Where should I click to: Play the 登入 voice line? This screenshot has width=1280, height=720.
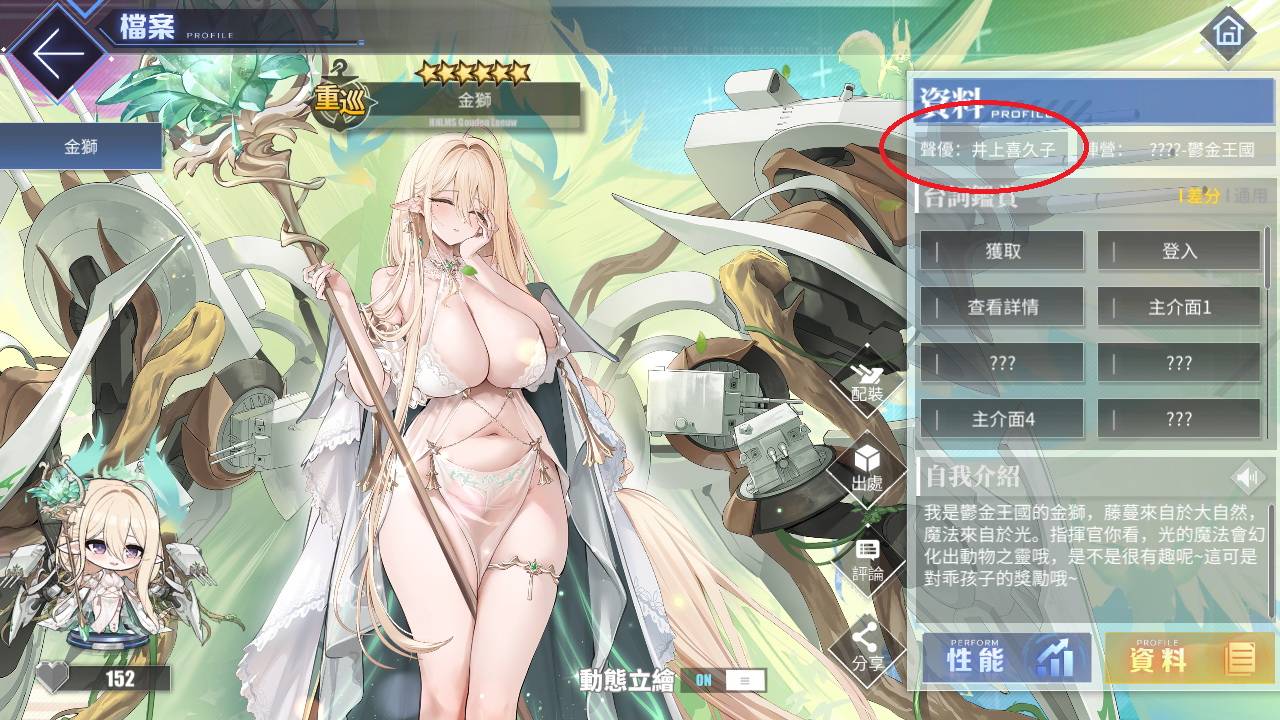click(x=1182, y=251)
